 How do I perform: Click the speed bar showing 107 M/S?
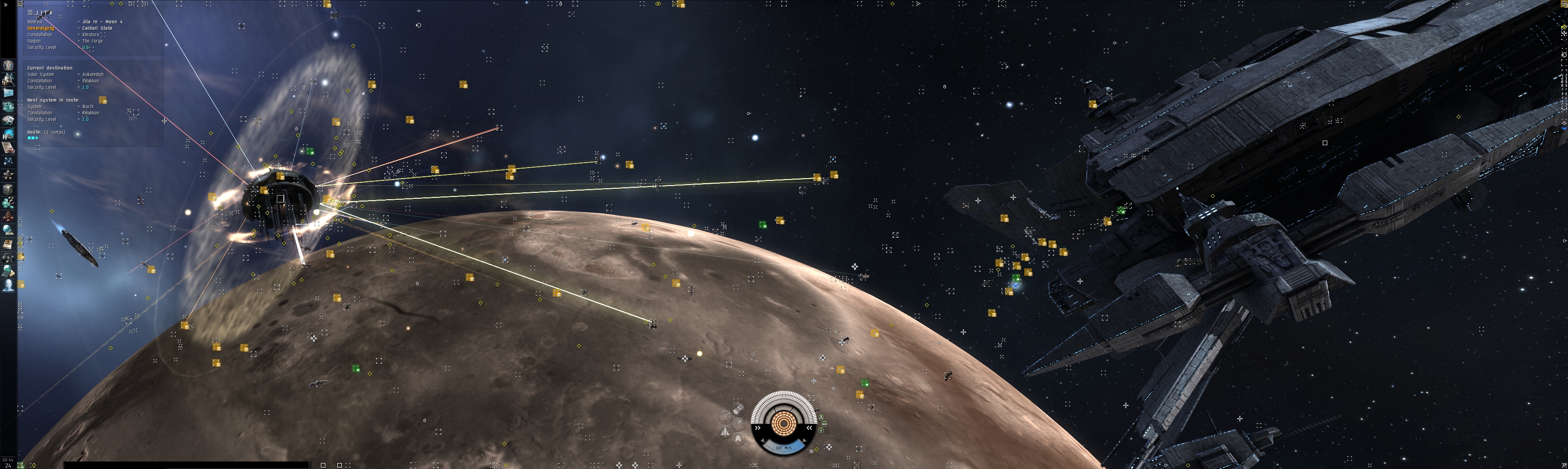click(x=784, y=448)
